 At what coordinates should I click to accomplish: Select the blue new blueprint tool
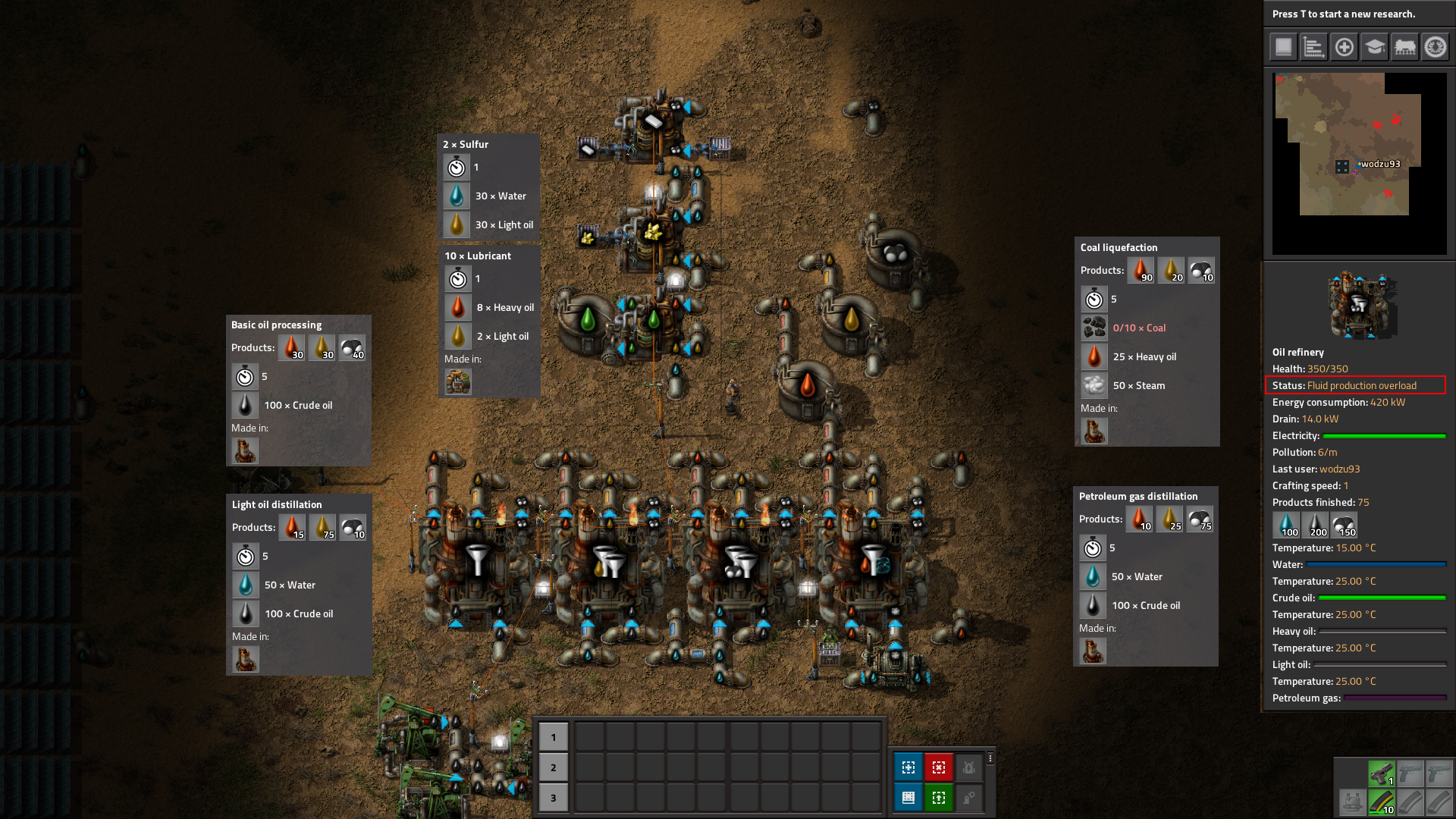[x=908, y=767]
